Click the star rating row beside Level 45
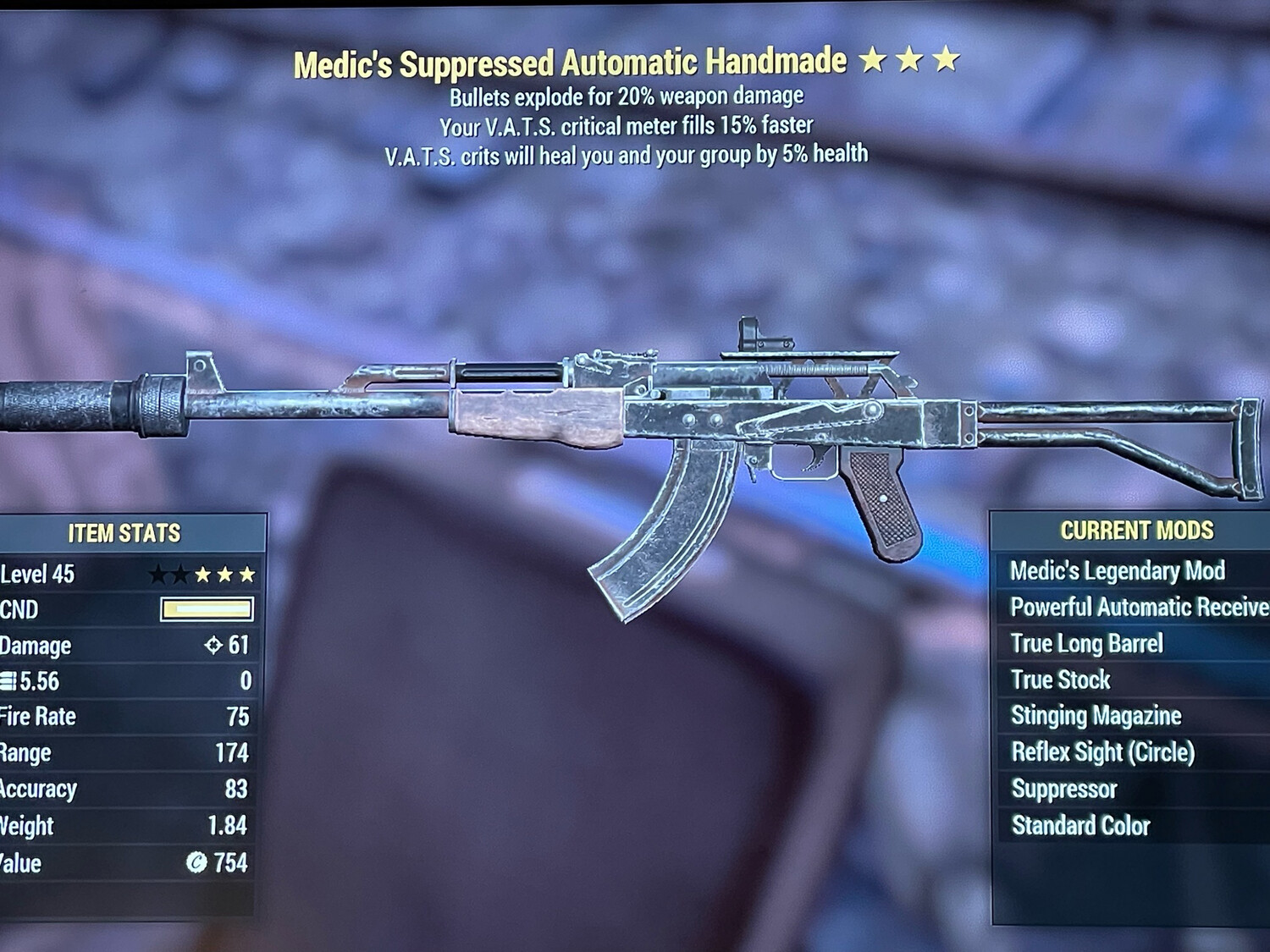The height and width of the screenshot is (952, 1270). [201, 575]
